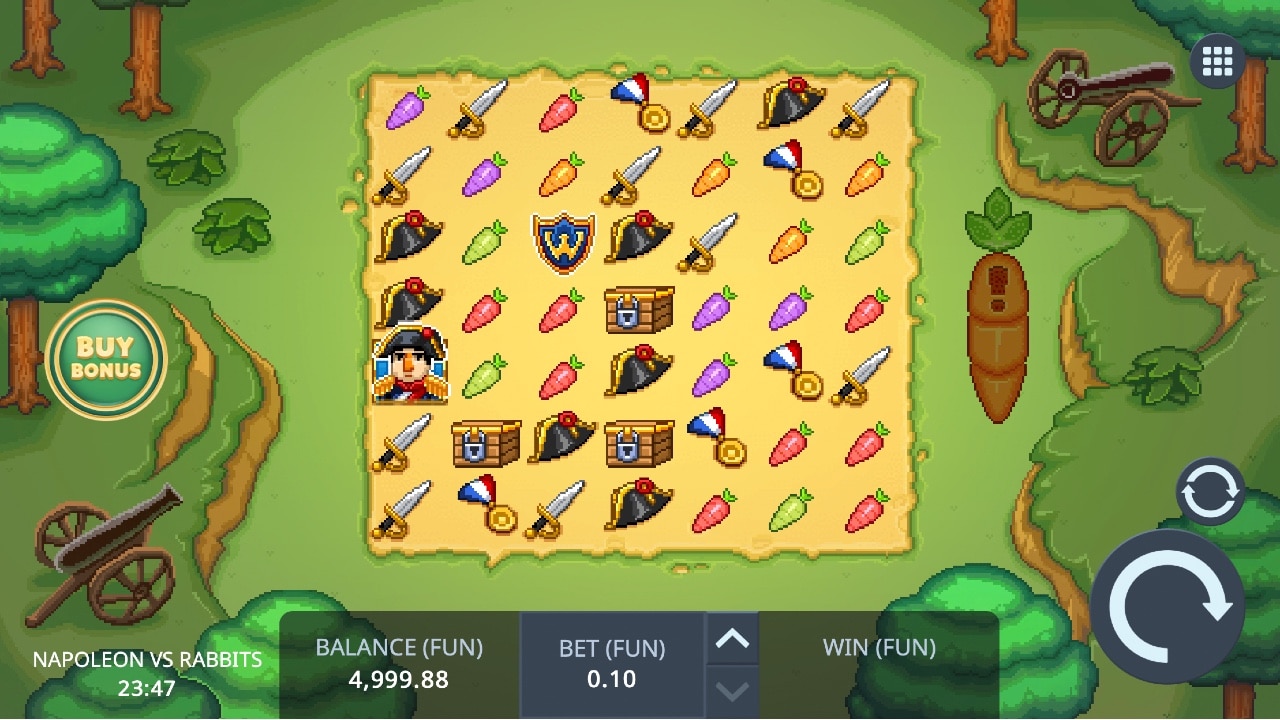This screenshot has width=1280, height=720.
Task: Click the golden shield scatter symbol
Action: pyautogui.click(x=562, y=242)
